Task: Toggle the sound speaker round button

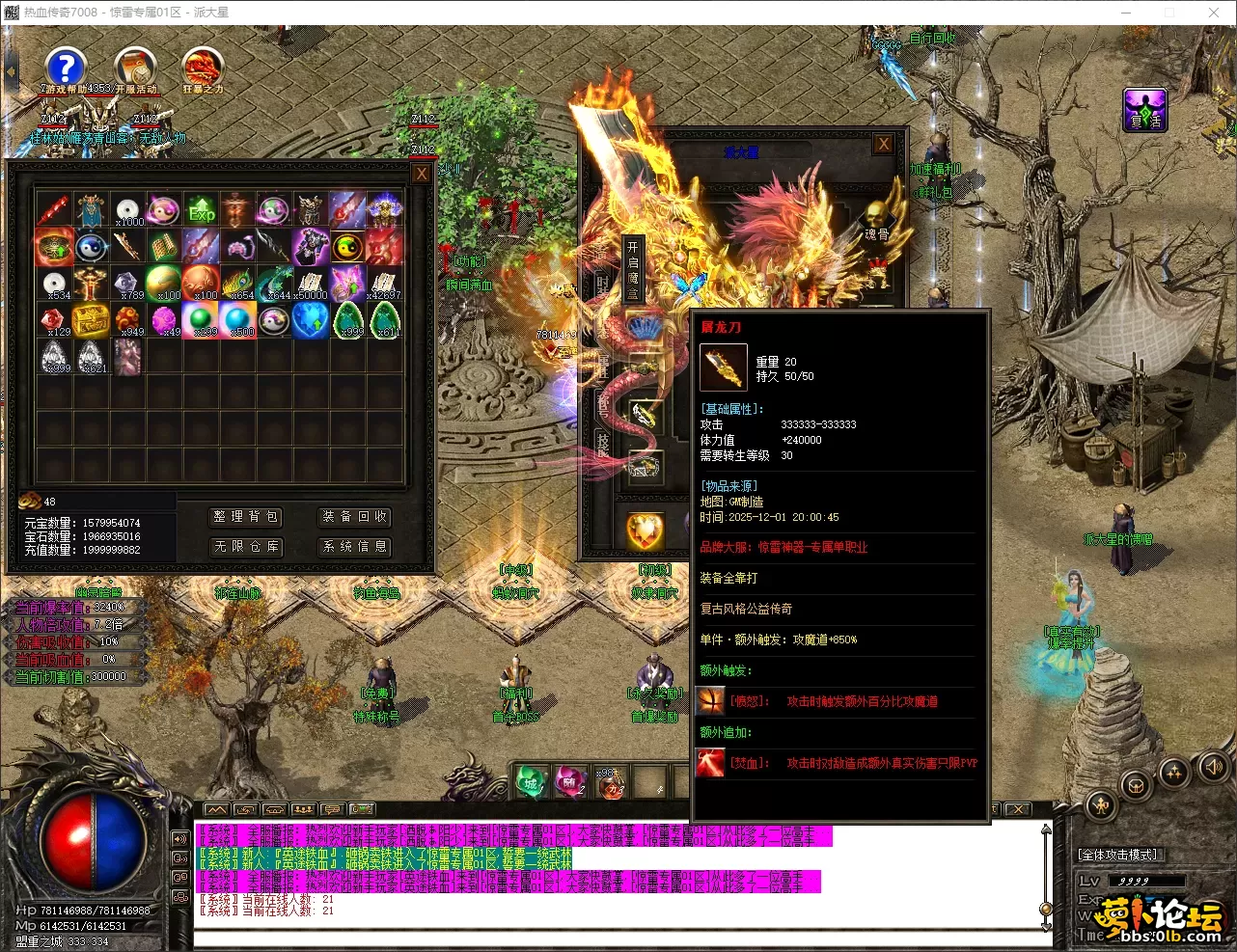Action: [1212, 768]
